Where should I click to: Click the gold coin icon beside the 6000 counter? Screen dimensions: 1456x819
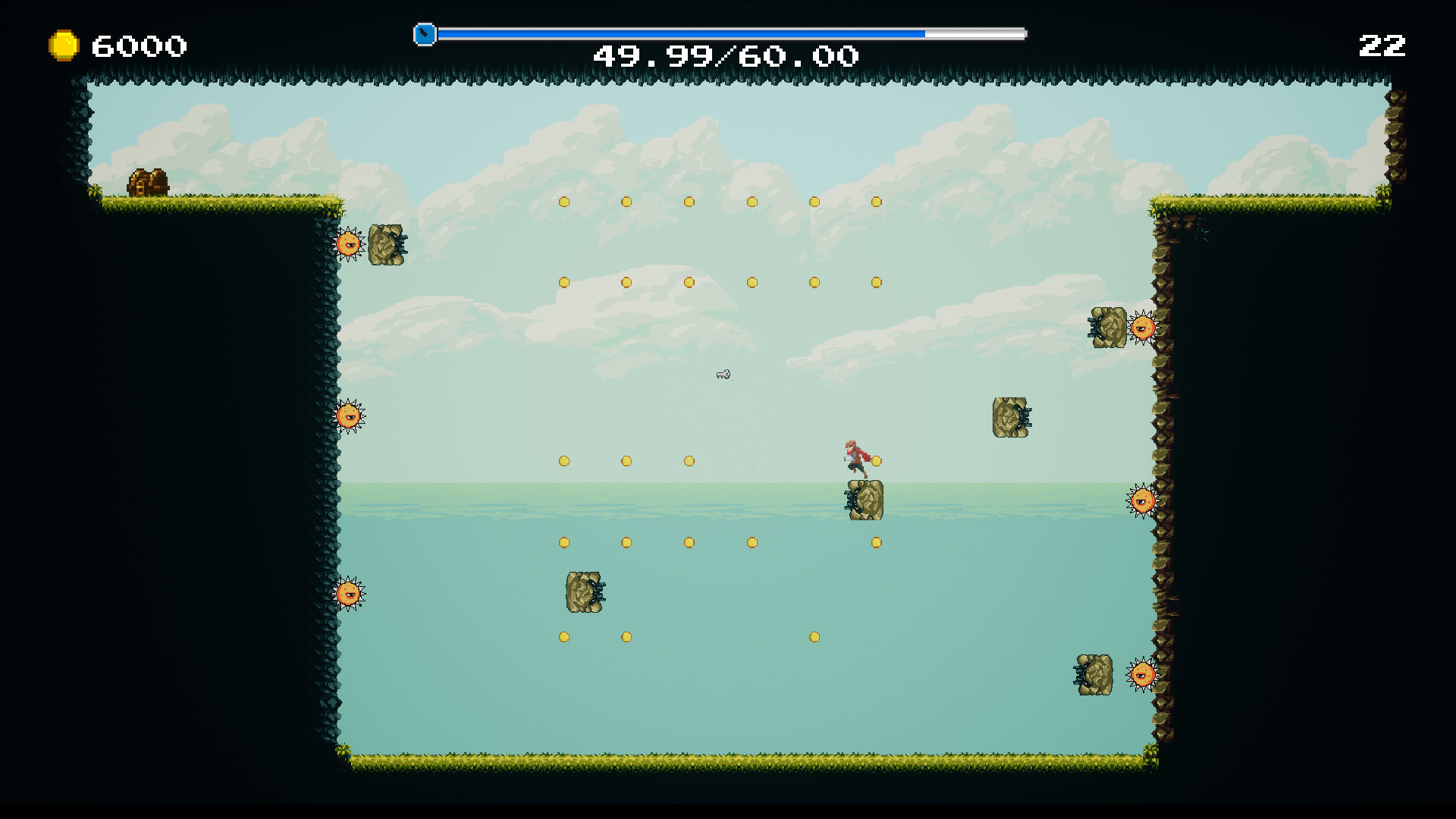(64, 45)
